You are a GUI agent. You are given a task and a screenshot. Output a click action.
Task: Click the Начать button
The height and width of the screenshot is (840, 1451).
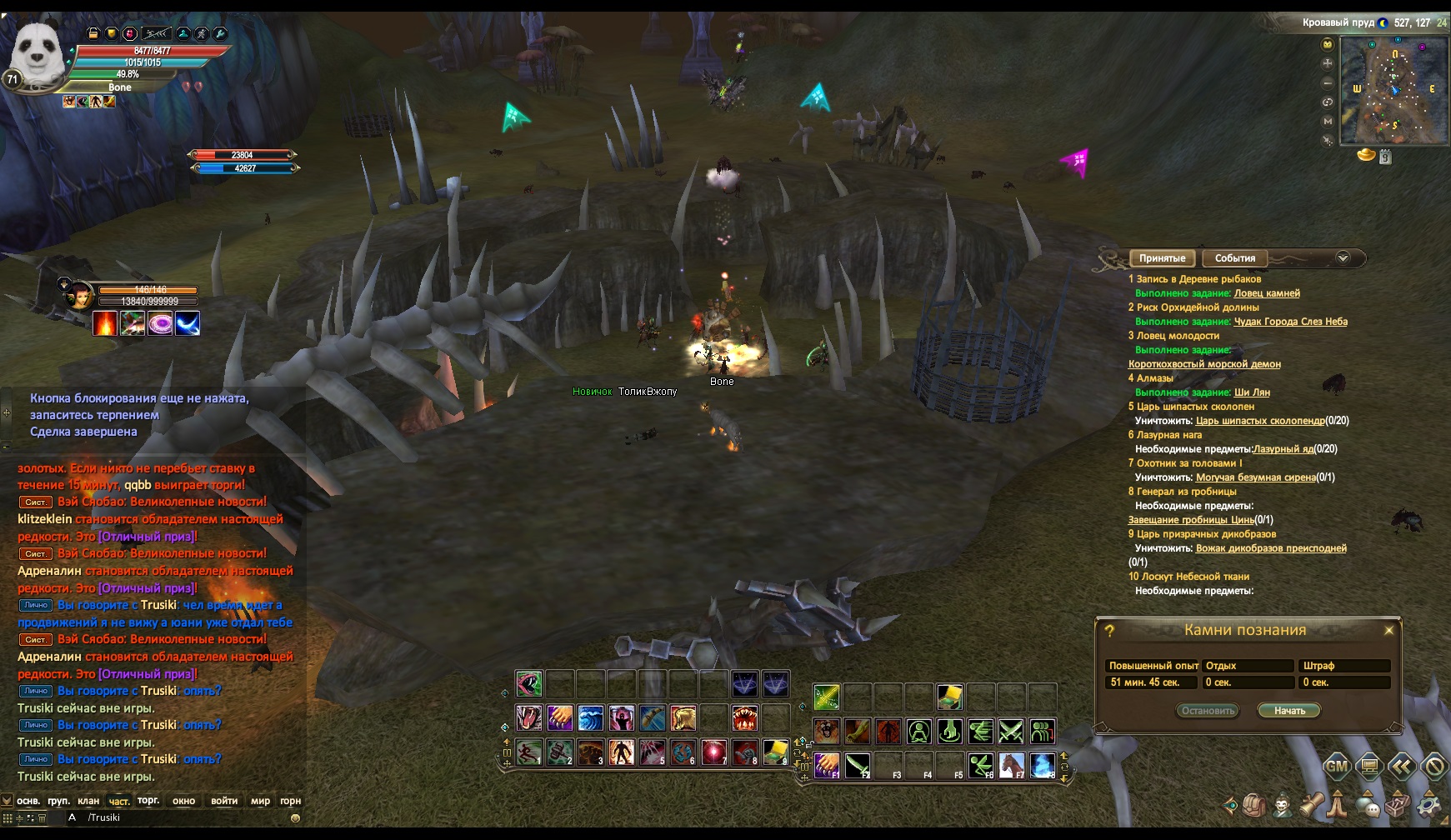pyautogui.click(x=1289, y=711)
